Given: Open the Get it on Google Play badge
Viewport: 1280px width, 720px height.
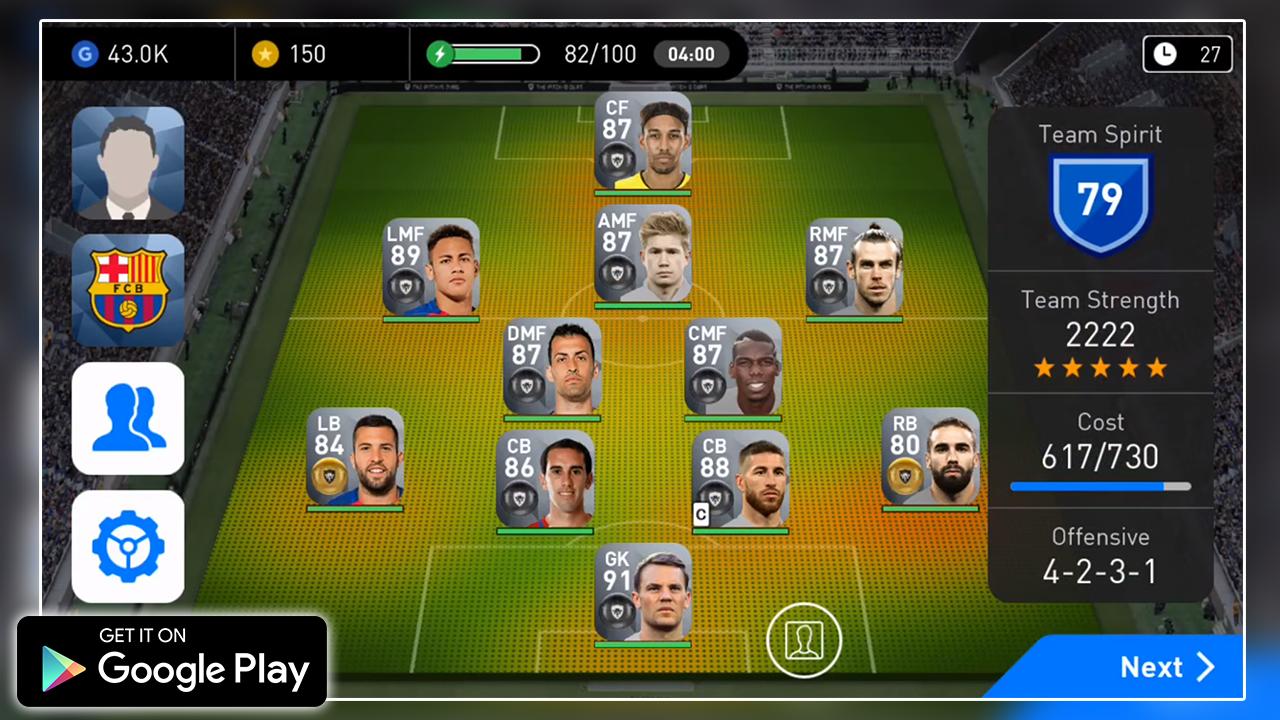Looking at the screenshot, I should (x=168, y=660).
